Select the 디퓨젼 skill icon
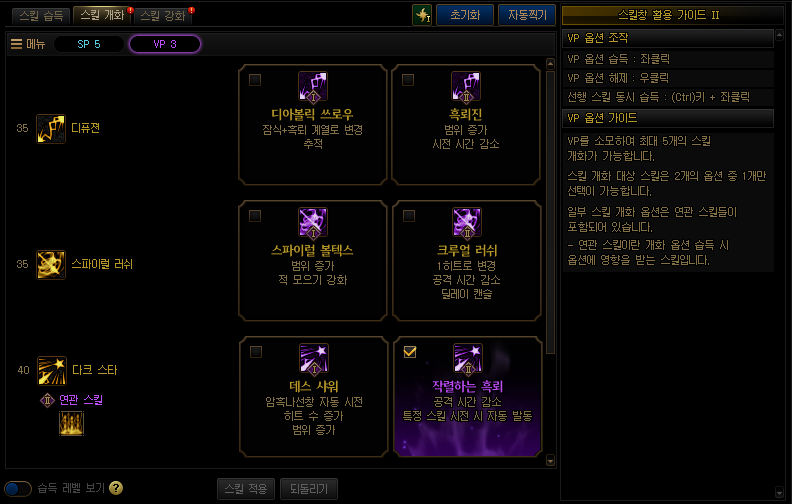Screen dimensions: 792x504 click(x=51, y=128)
